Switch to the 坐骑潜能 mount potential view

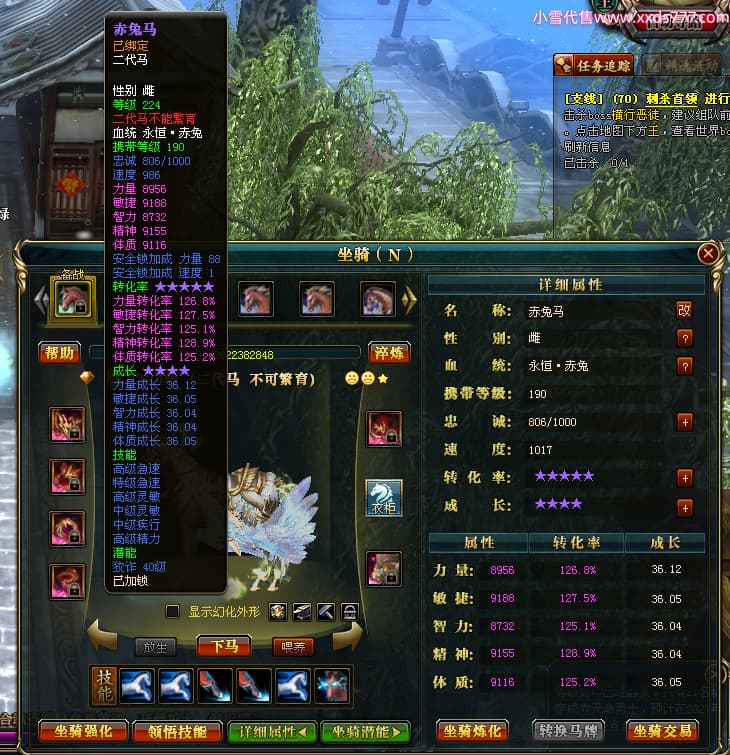point(365,731)
